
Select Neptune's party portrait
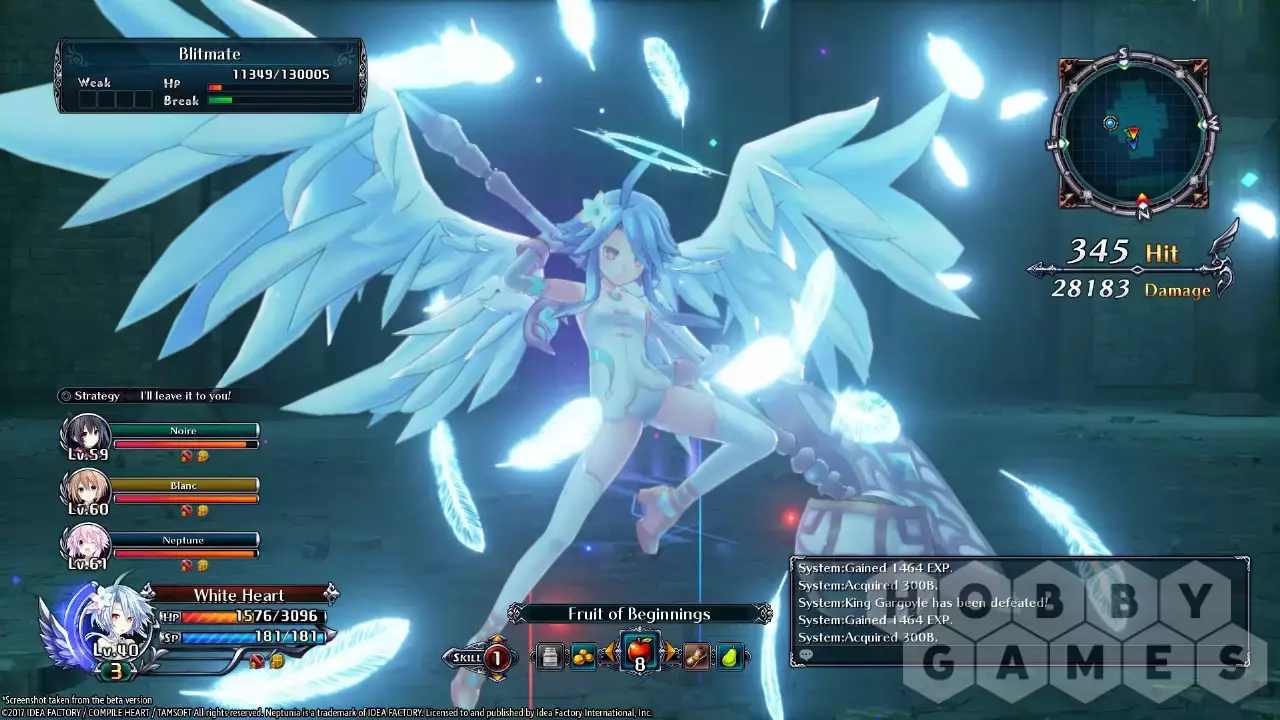(x=85, y=546)
